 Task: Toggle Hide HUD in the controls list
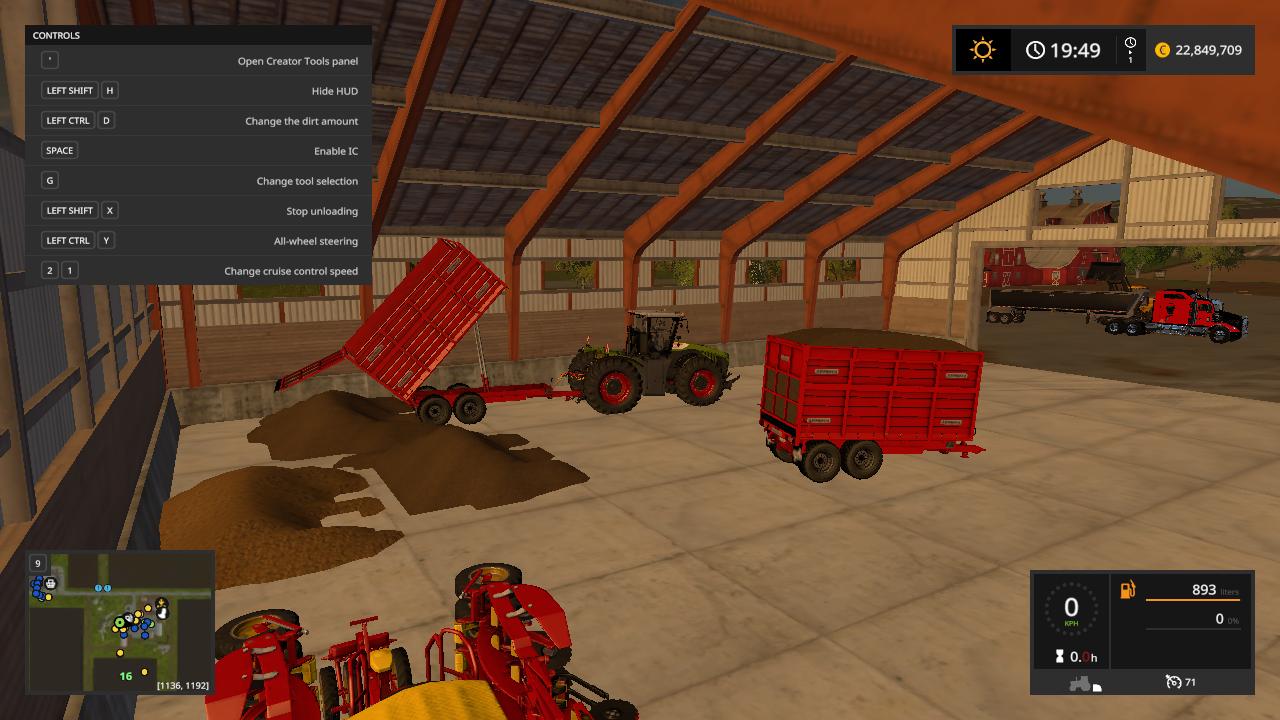(x=196, y=90)
